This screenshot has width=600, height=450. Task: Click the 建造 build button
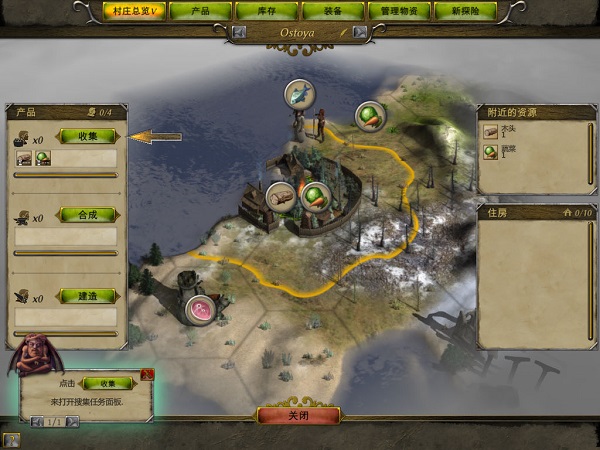click(88, 296)
